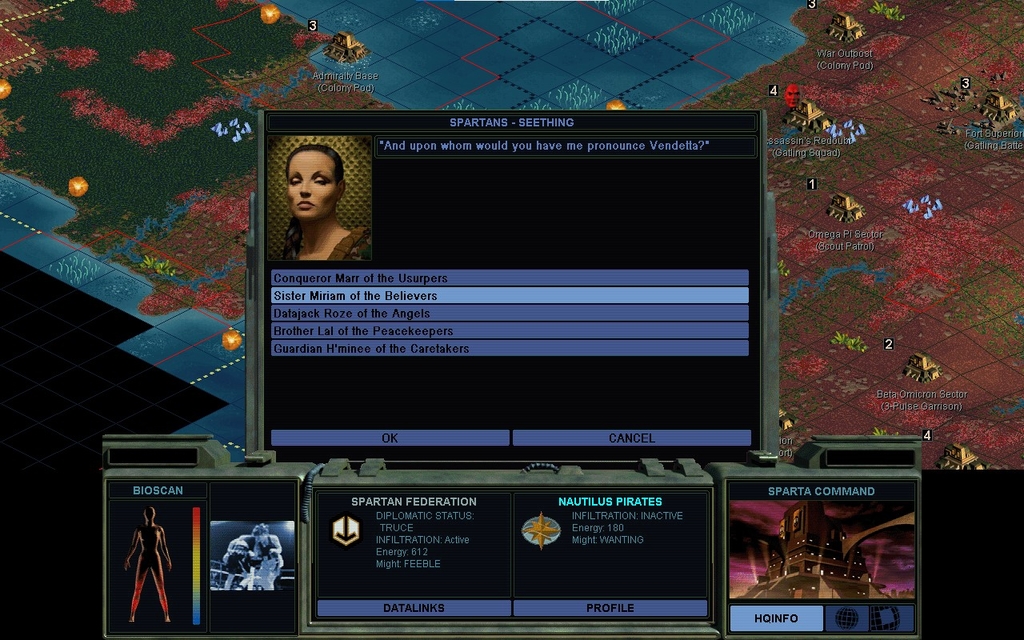1024x640 pixels.
Task: Click the HQINFO tab
Action: point(776,619)
